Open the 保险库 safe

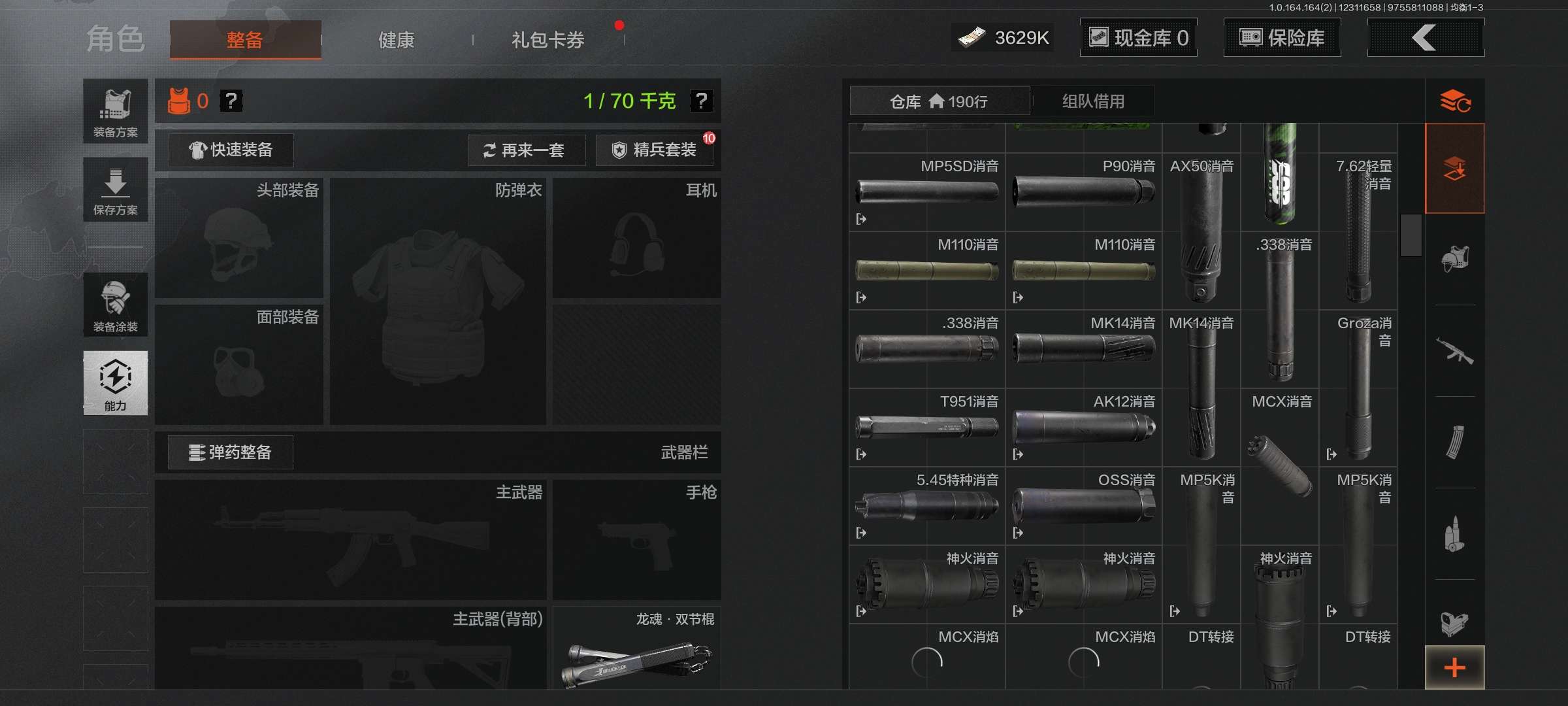pos(1282,38)
